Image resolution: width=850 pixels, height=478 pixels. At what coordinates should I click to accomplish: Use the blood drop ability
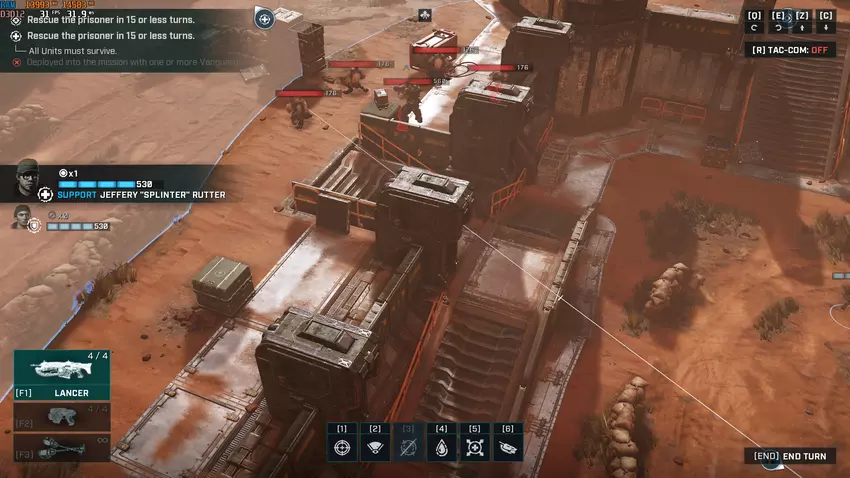click(x=441, y=447)
